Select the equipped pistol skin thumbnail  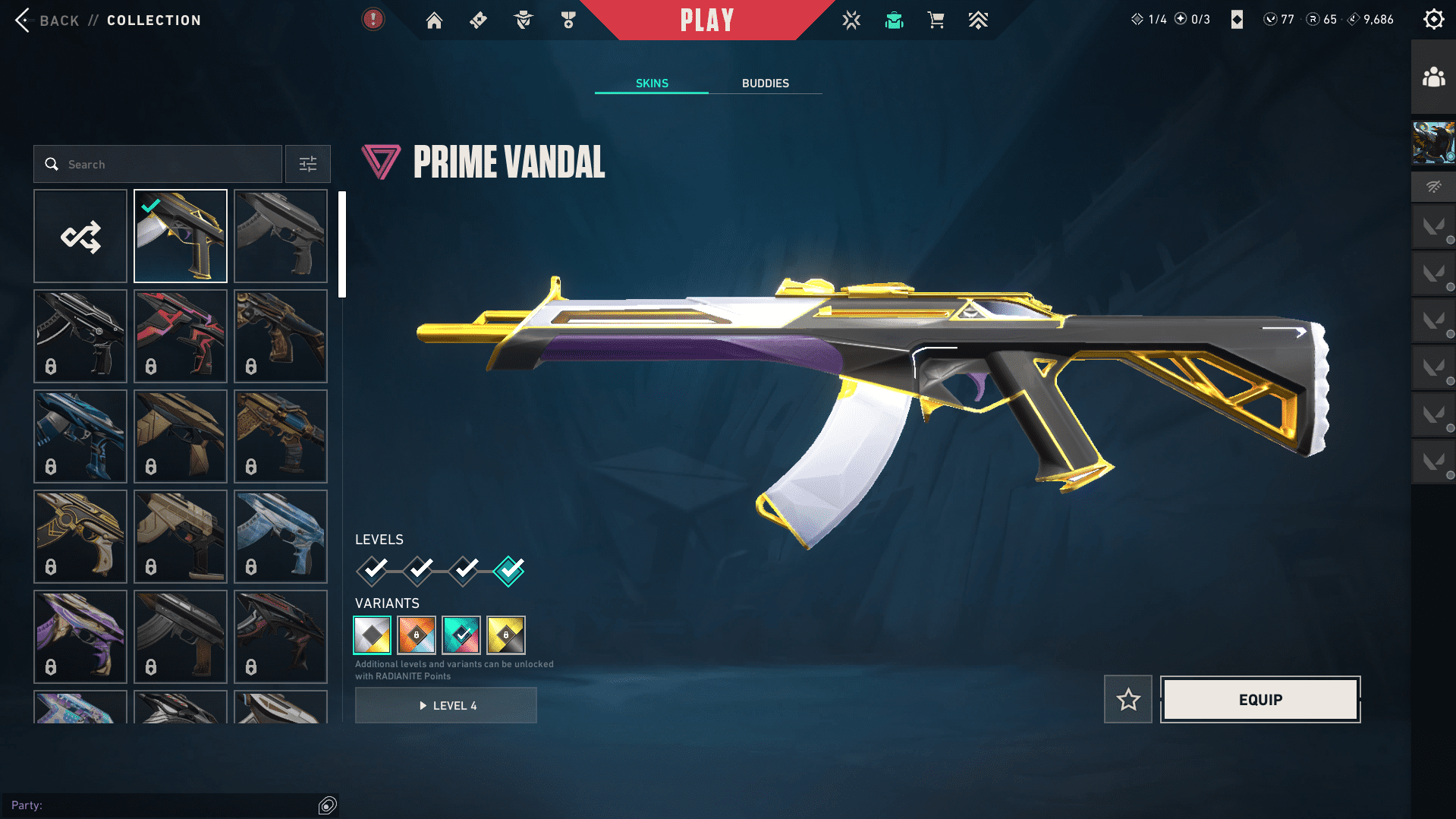180,236
